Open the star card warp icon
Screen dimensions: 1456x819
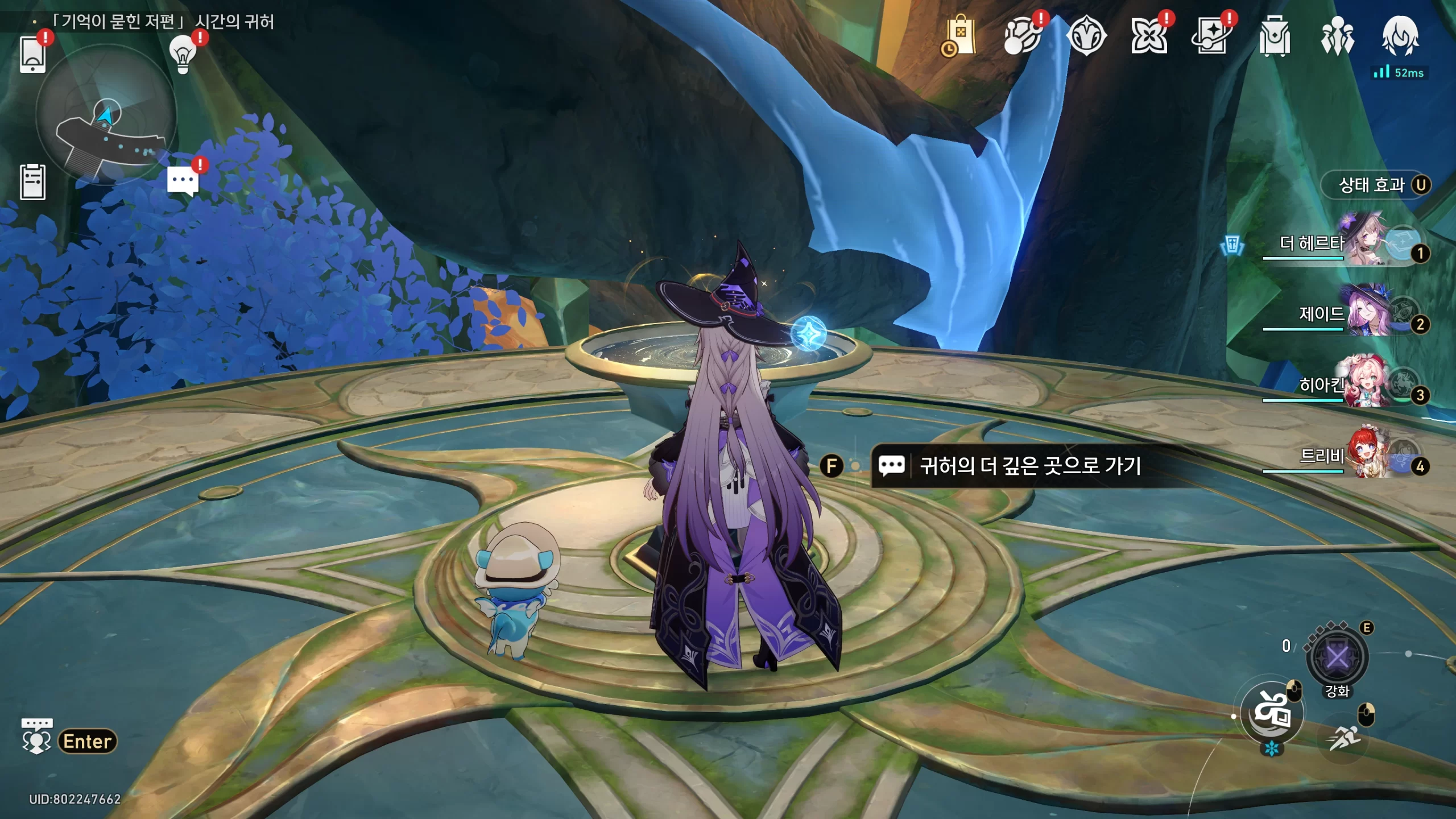click(x=1211, y=36)
